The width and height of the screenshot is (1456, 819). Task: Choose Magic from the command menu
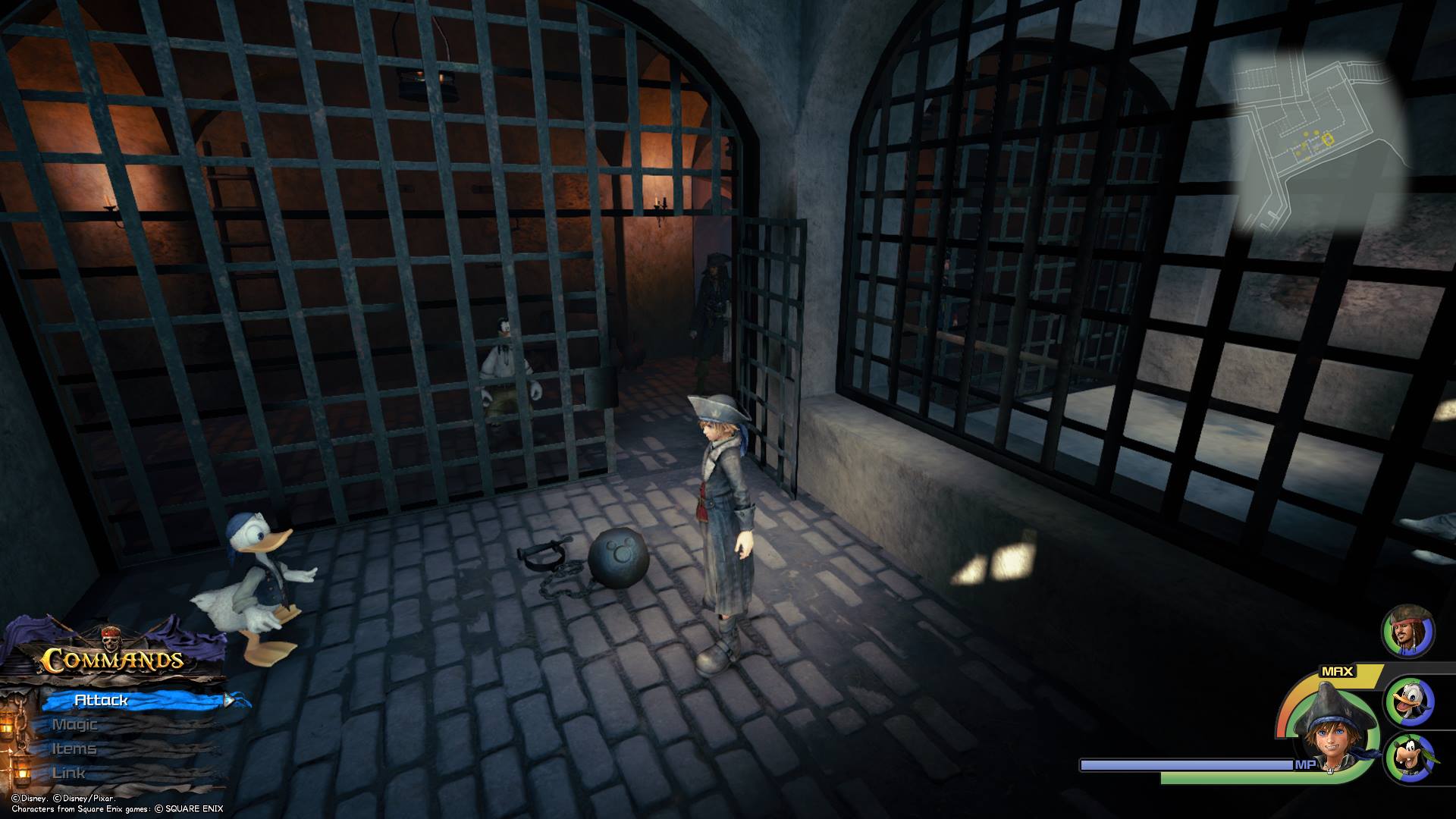75,724
